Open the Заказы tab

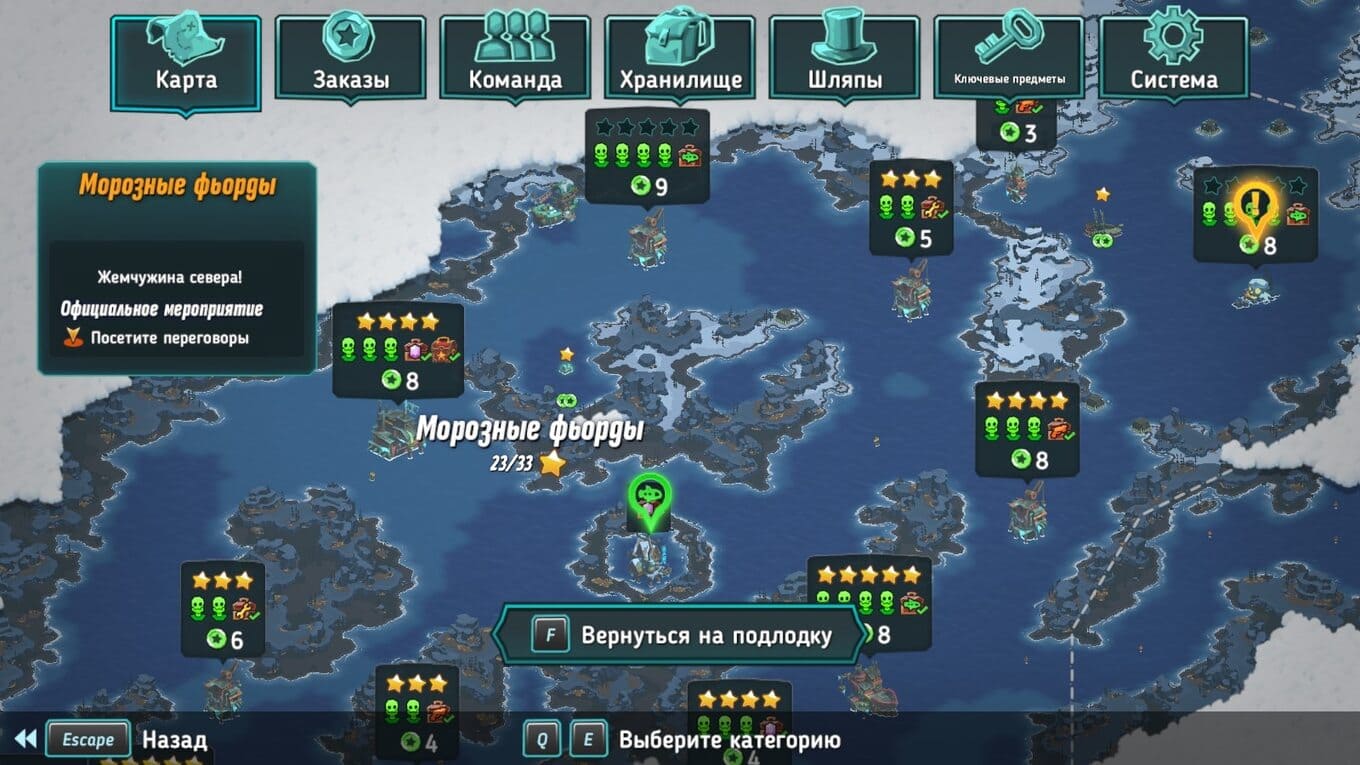351,58
